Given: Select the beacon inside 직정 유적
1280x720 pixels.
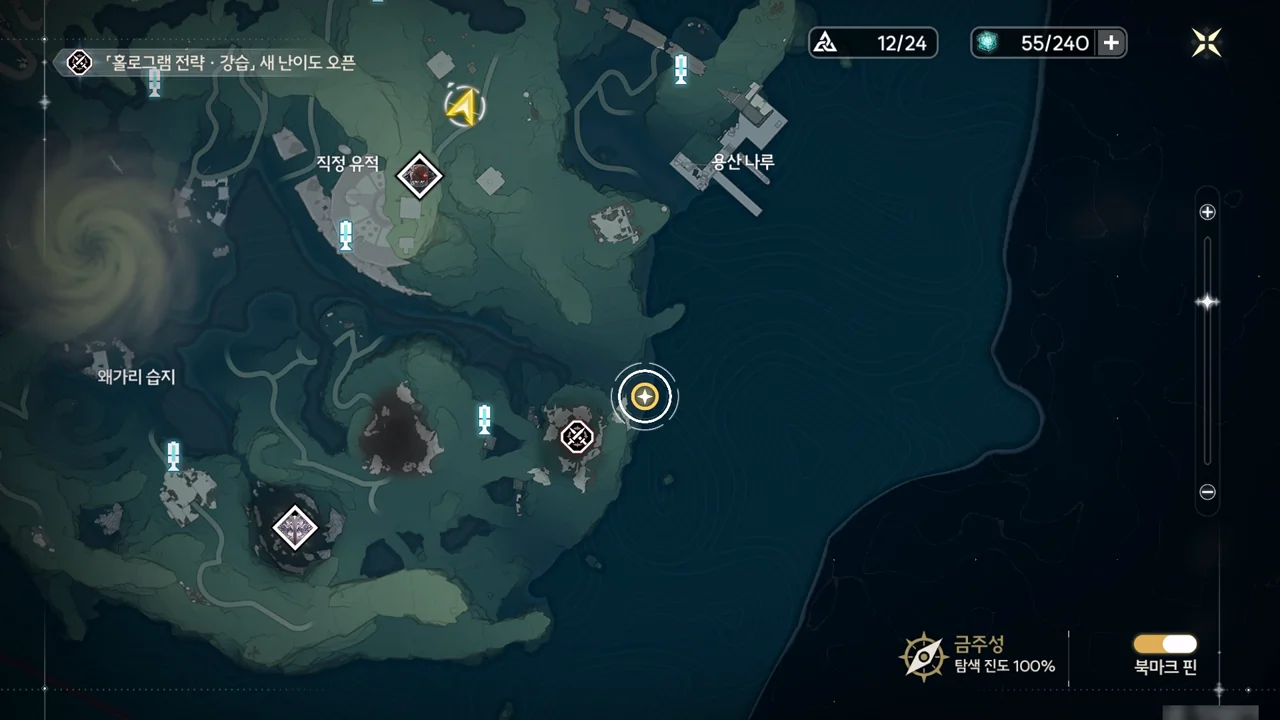Looking at the screenshot, I should coord(346,235).
